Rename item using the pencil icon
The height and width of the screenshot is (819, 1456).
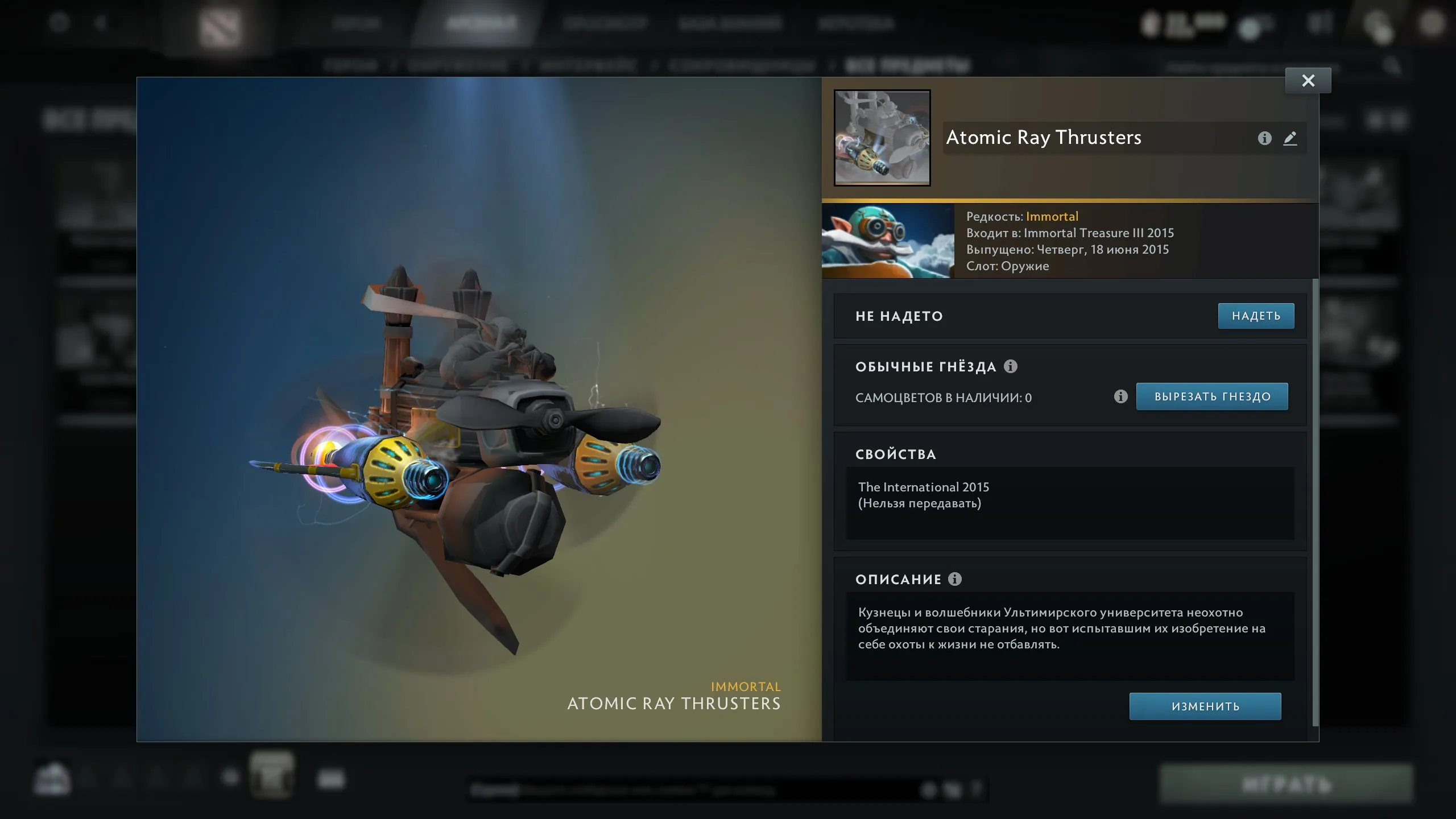1290,138
